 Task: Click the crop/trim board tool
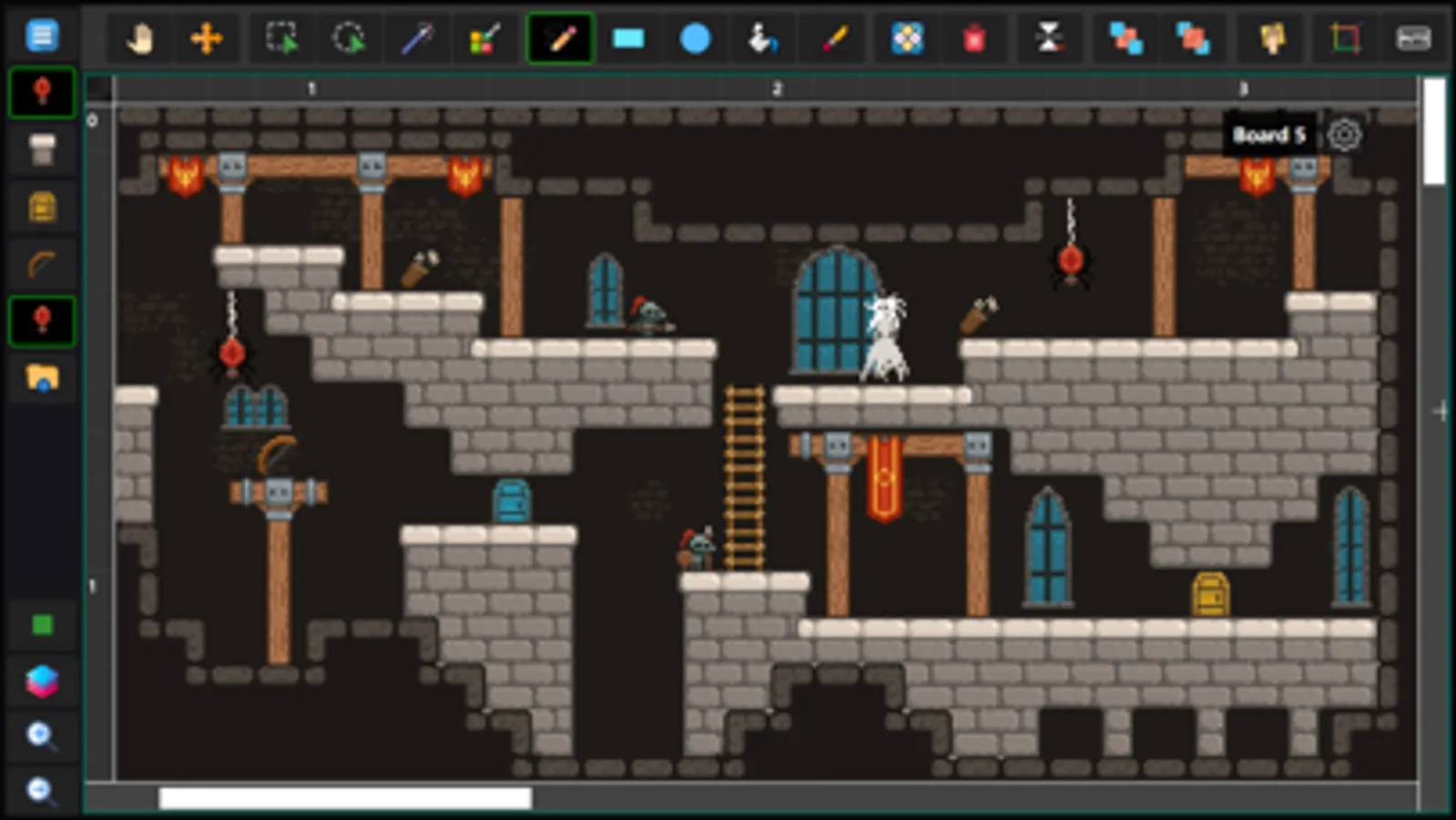click(x=1345, y=38)
